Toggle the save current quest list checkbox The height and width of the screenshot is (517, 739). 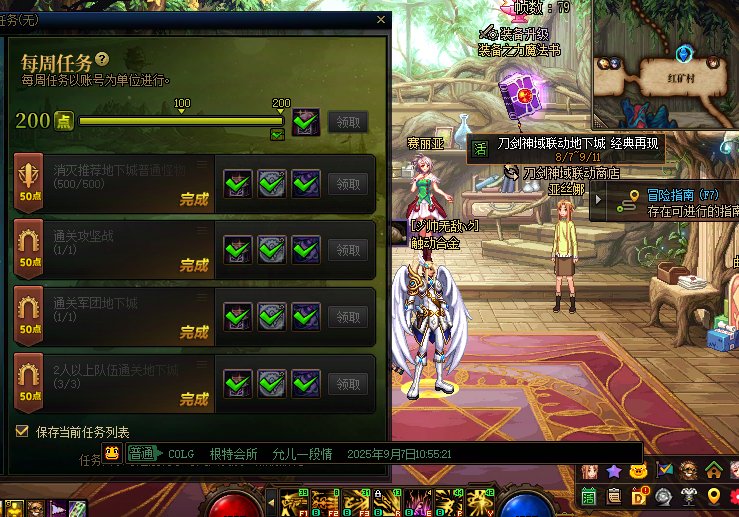pos(22,431)
